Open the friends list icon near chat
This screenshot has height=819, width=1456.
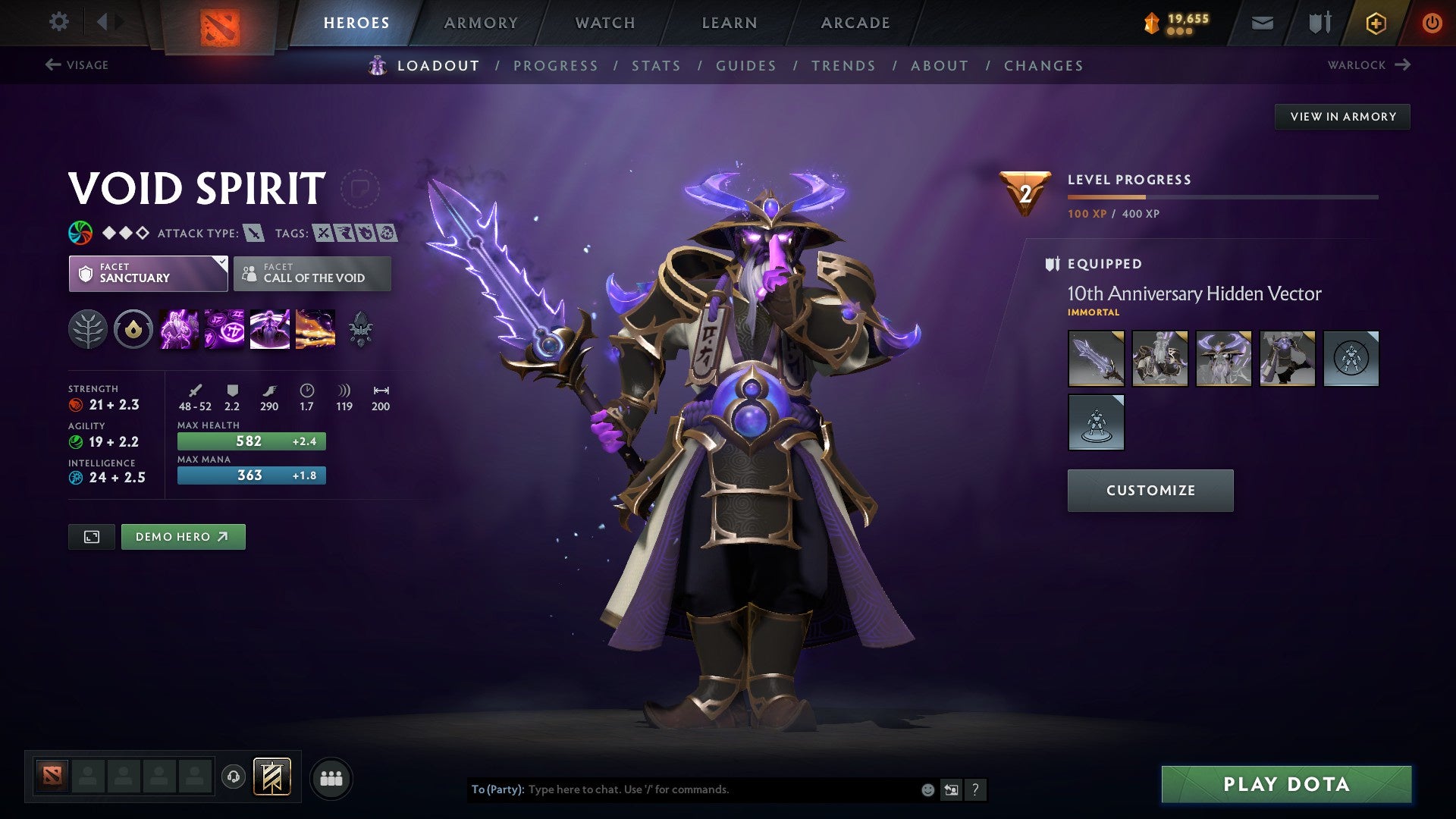tap(330, 777)
